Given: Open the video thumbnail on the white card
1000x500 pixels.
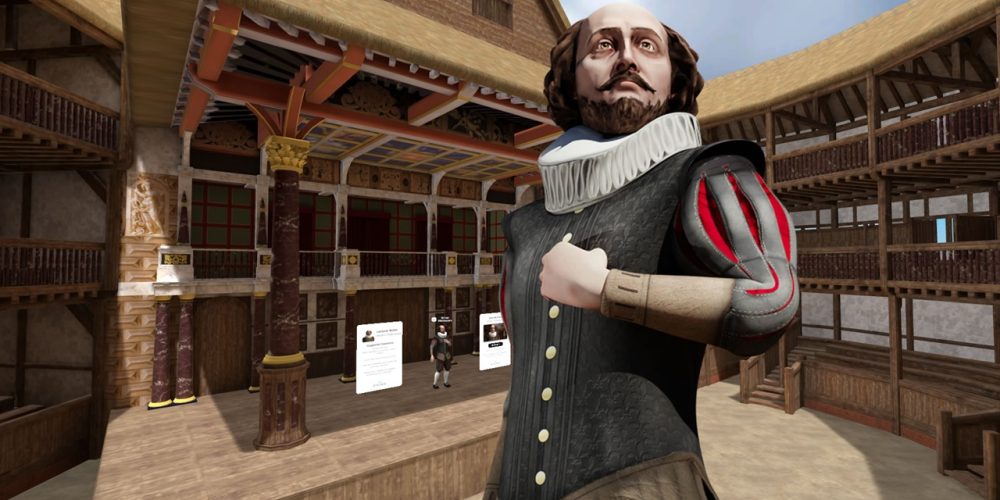Looking at the screenshot, I should pos(494,332).
